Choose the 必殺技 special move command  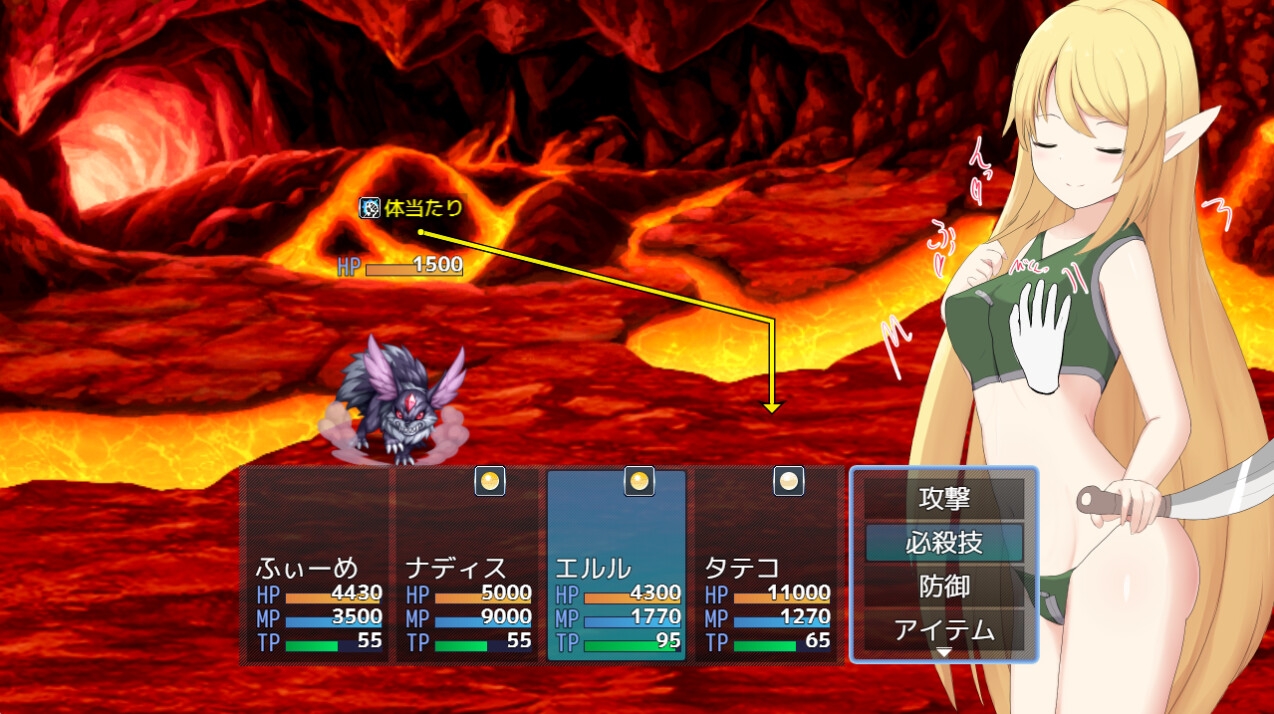point(944,542)
